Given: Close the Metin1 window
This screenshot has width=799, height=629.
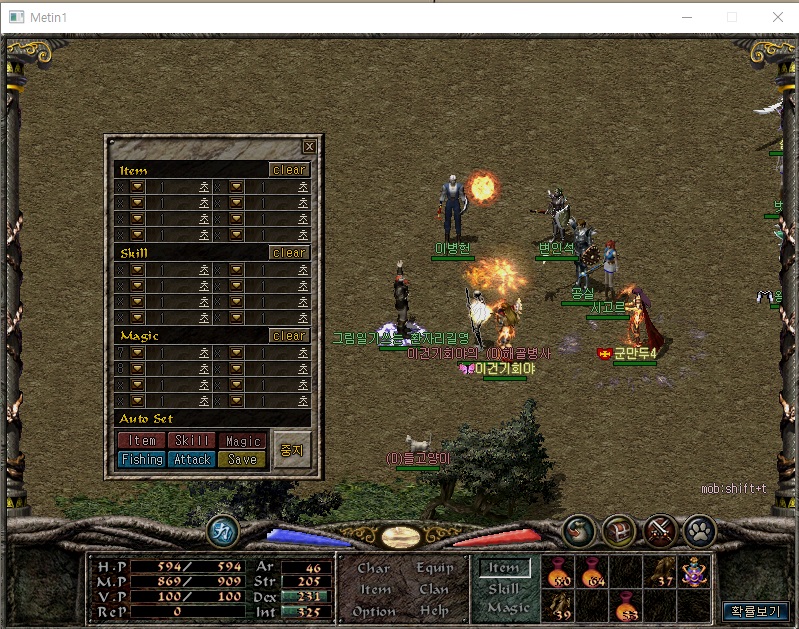Looking at the screenshot, I should click(777, 17).
